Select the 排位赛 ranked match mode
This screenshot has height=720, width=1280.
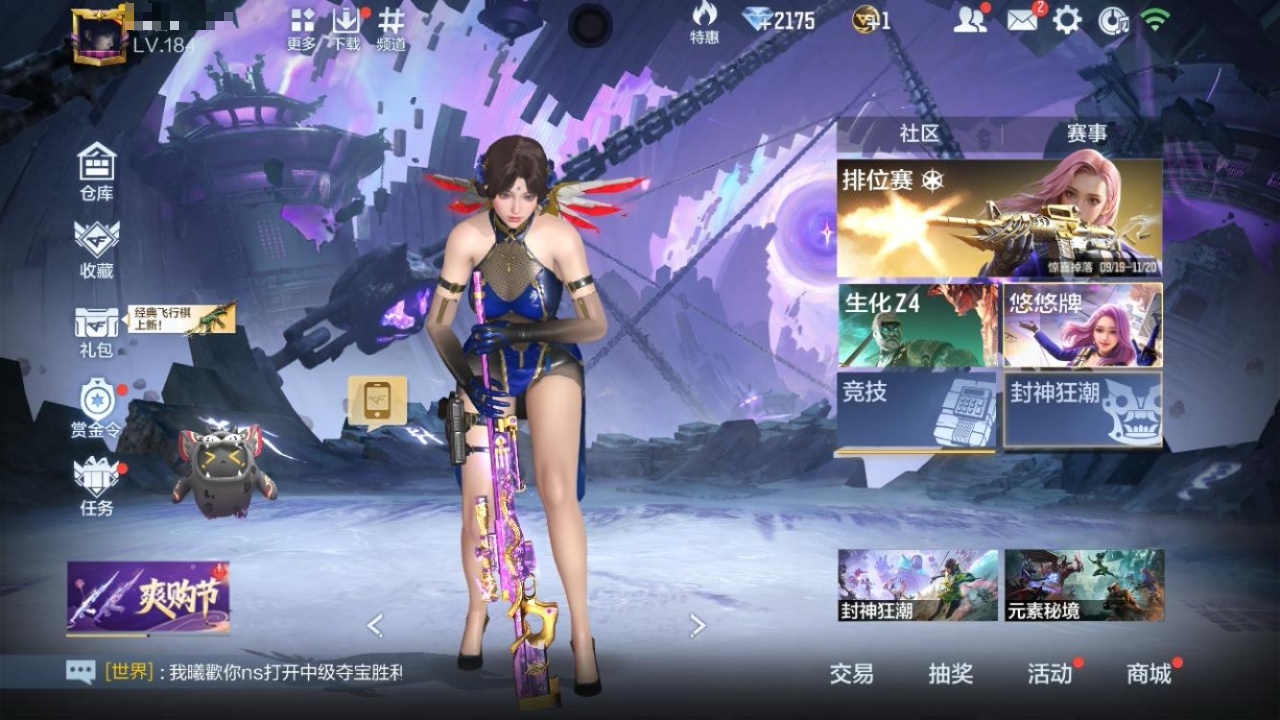coord(999,218)
